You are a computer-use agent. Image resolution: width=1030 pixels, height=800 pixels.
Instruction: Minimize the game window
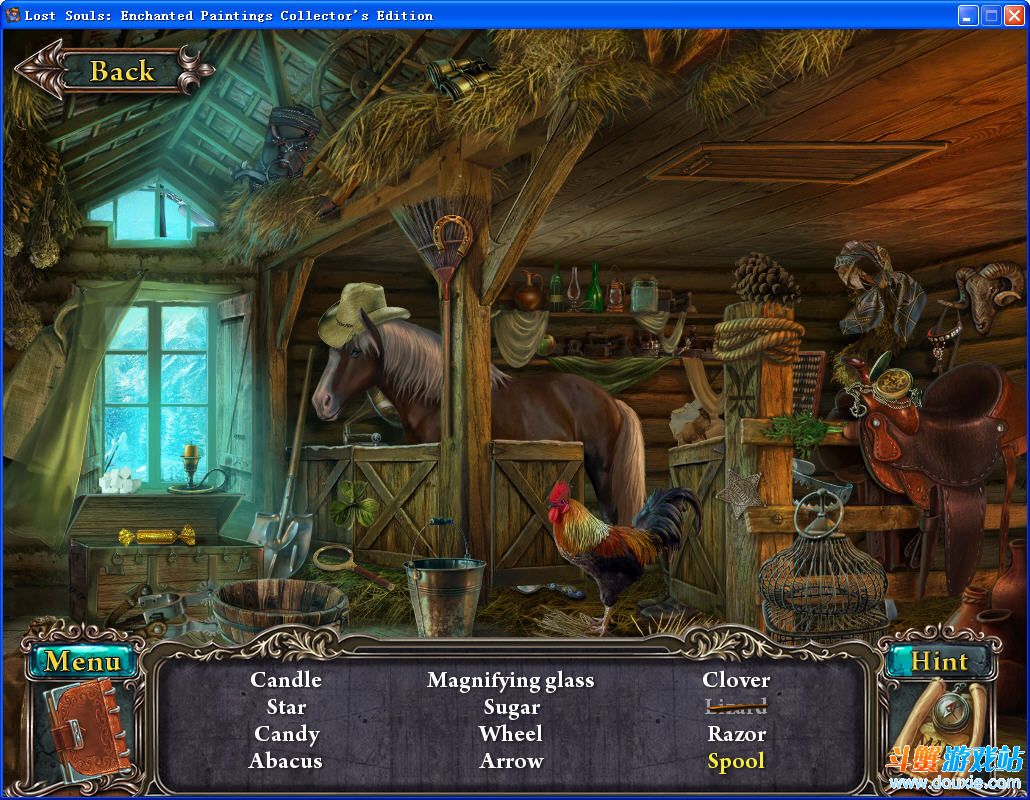click(967, 15)
